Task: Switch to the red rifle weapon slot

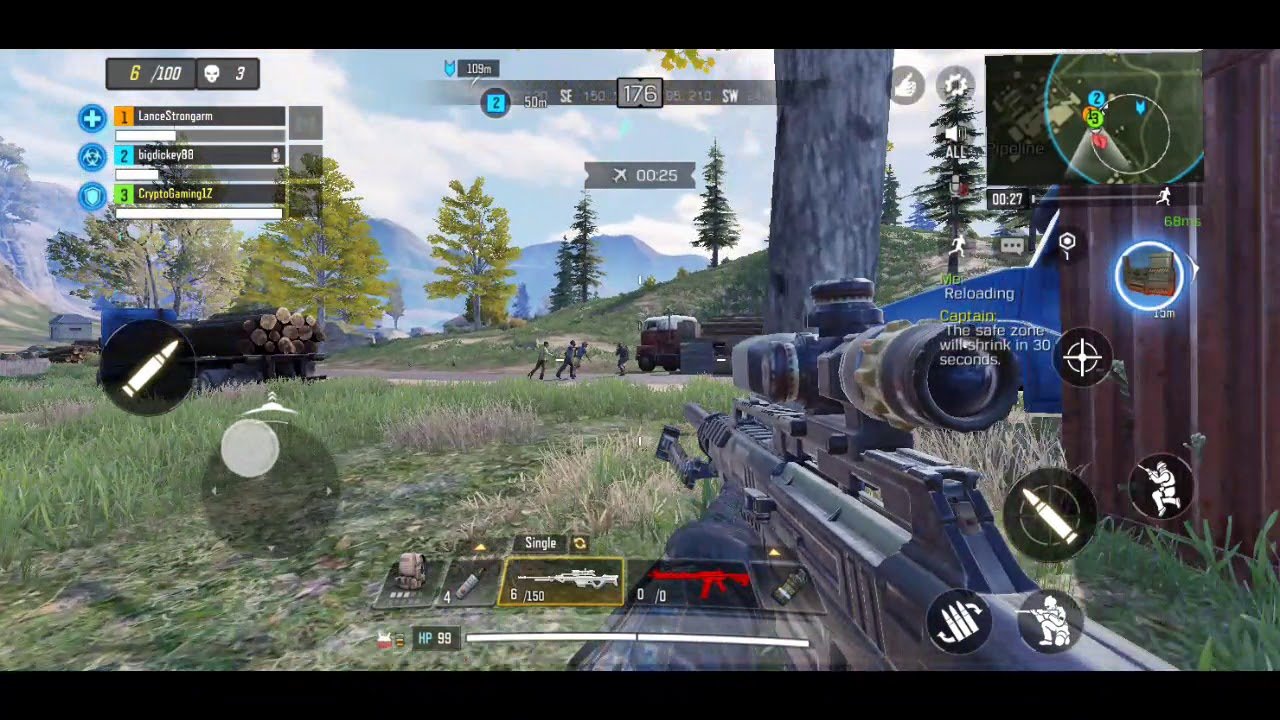Action: click(700, 582)
